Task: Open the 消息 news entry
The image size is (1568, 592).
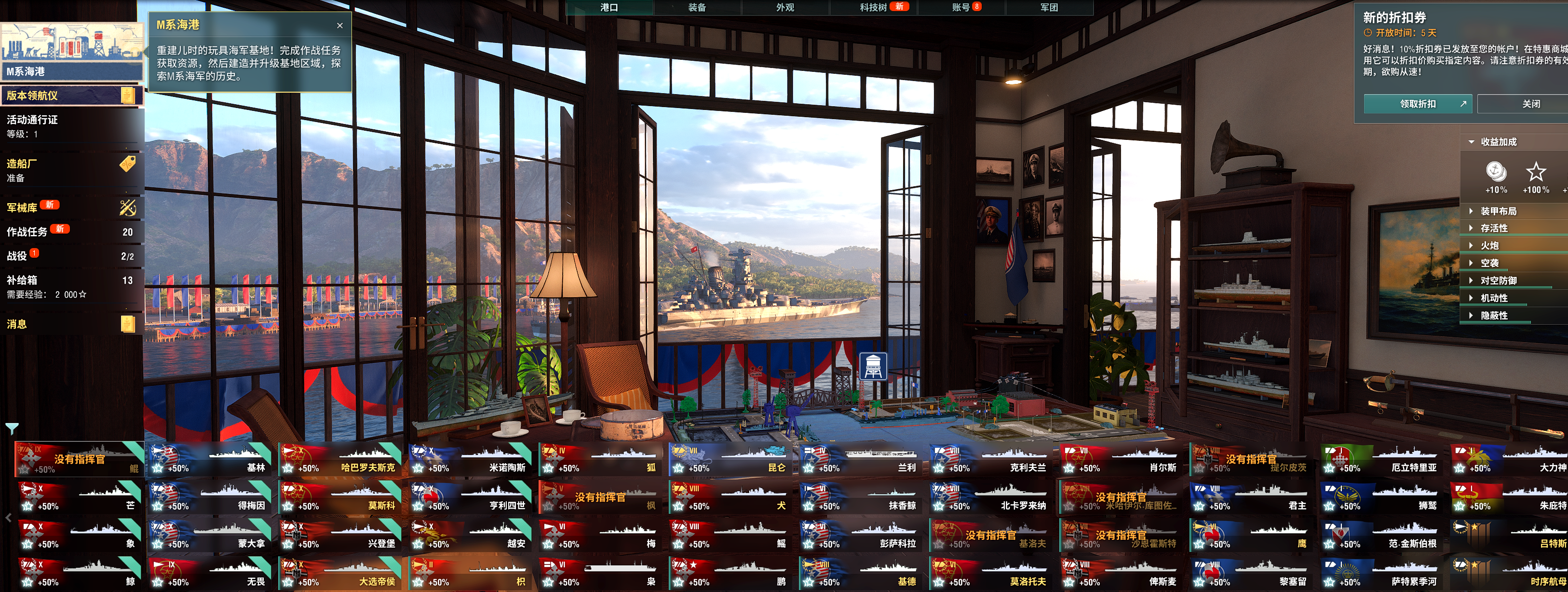Action: [x=70, y=324]
